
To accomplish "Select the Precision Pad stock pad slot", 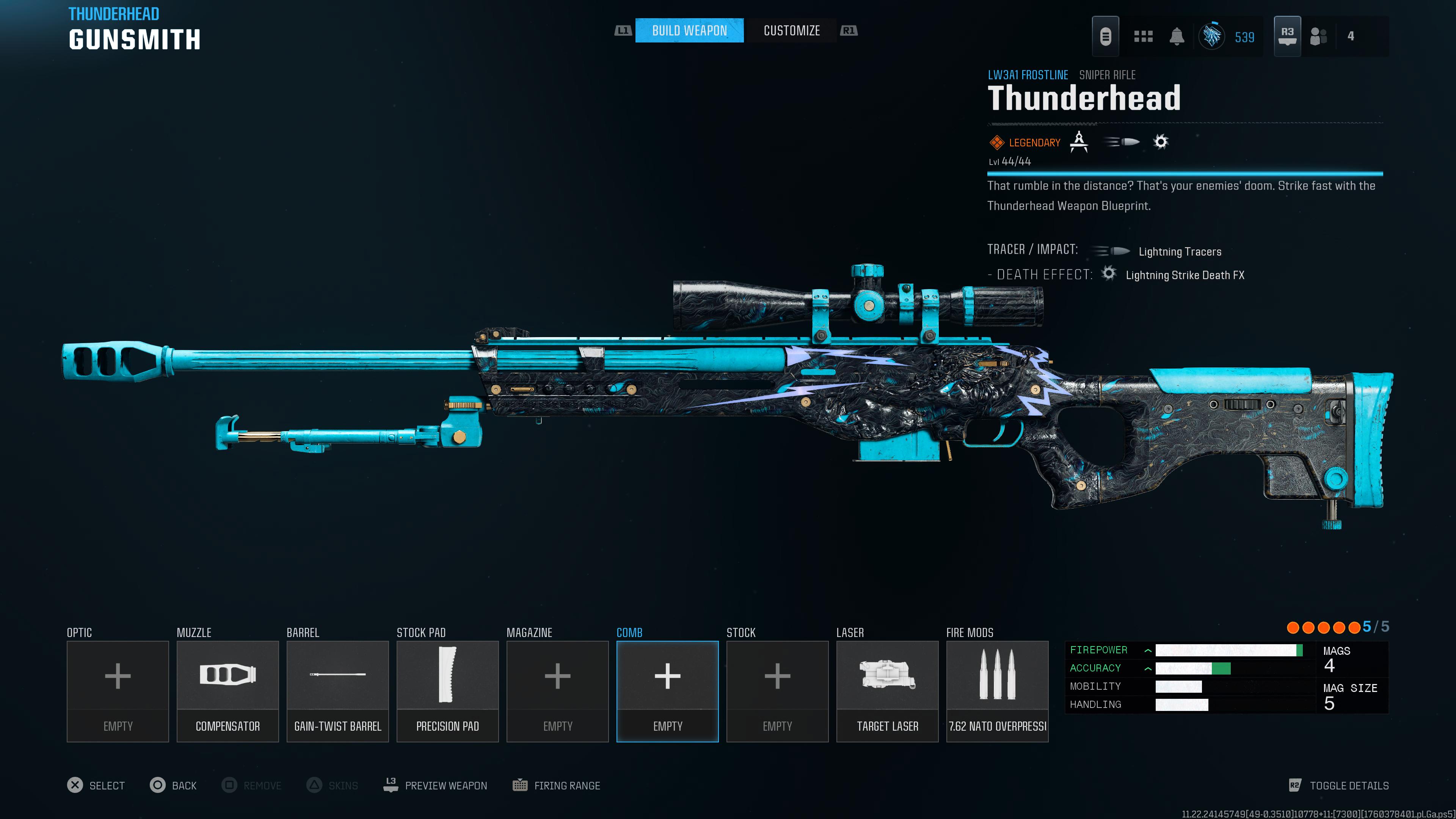I will click(x=447, y=691).
